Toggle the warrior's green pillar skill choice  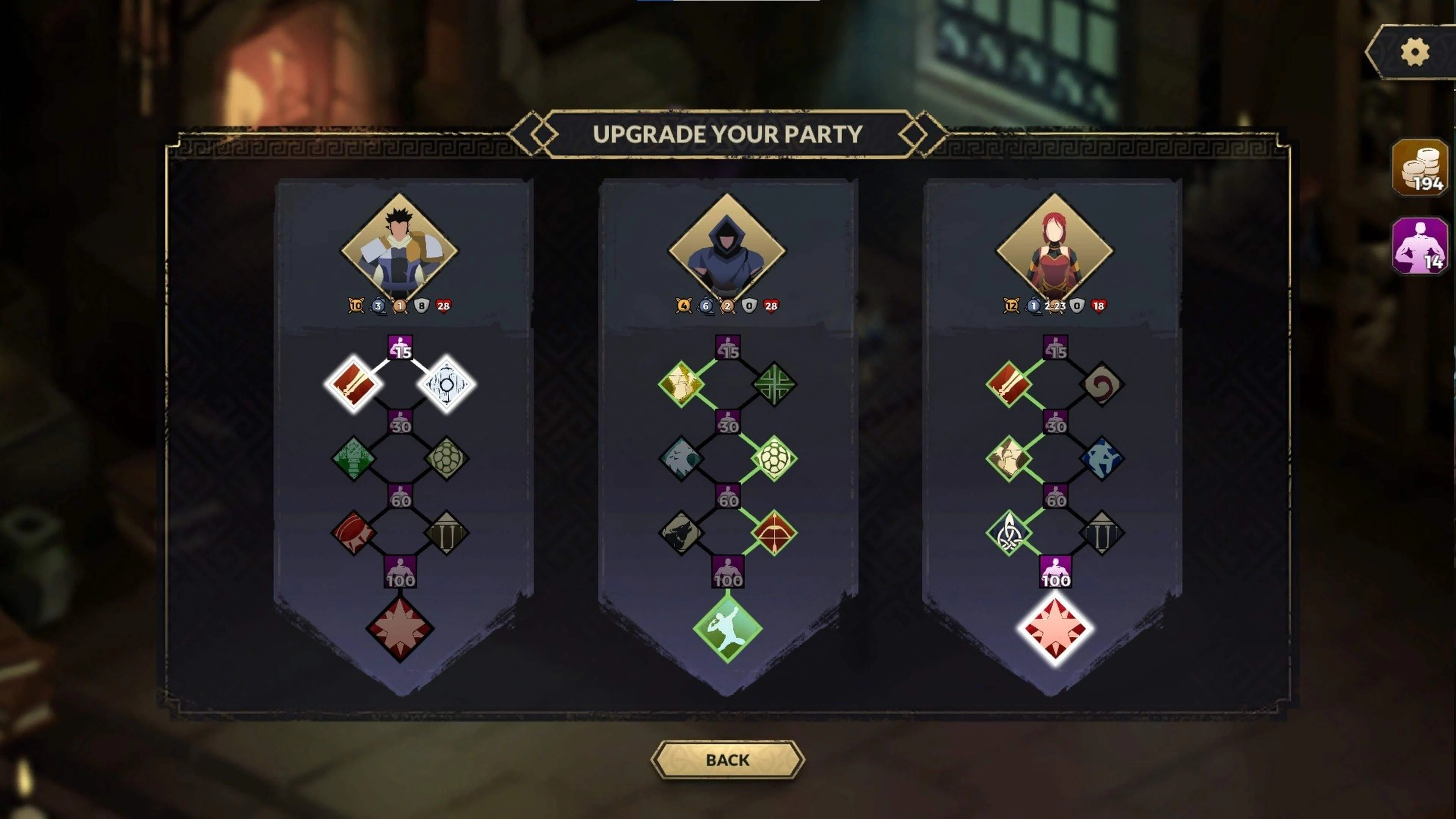coord(353,459)
